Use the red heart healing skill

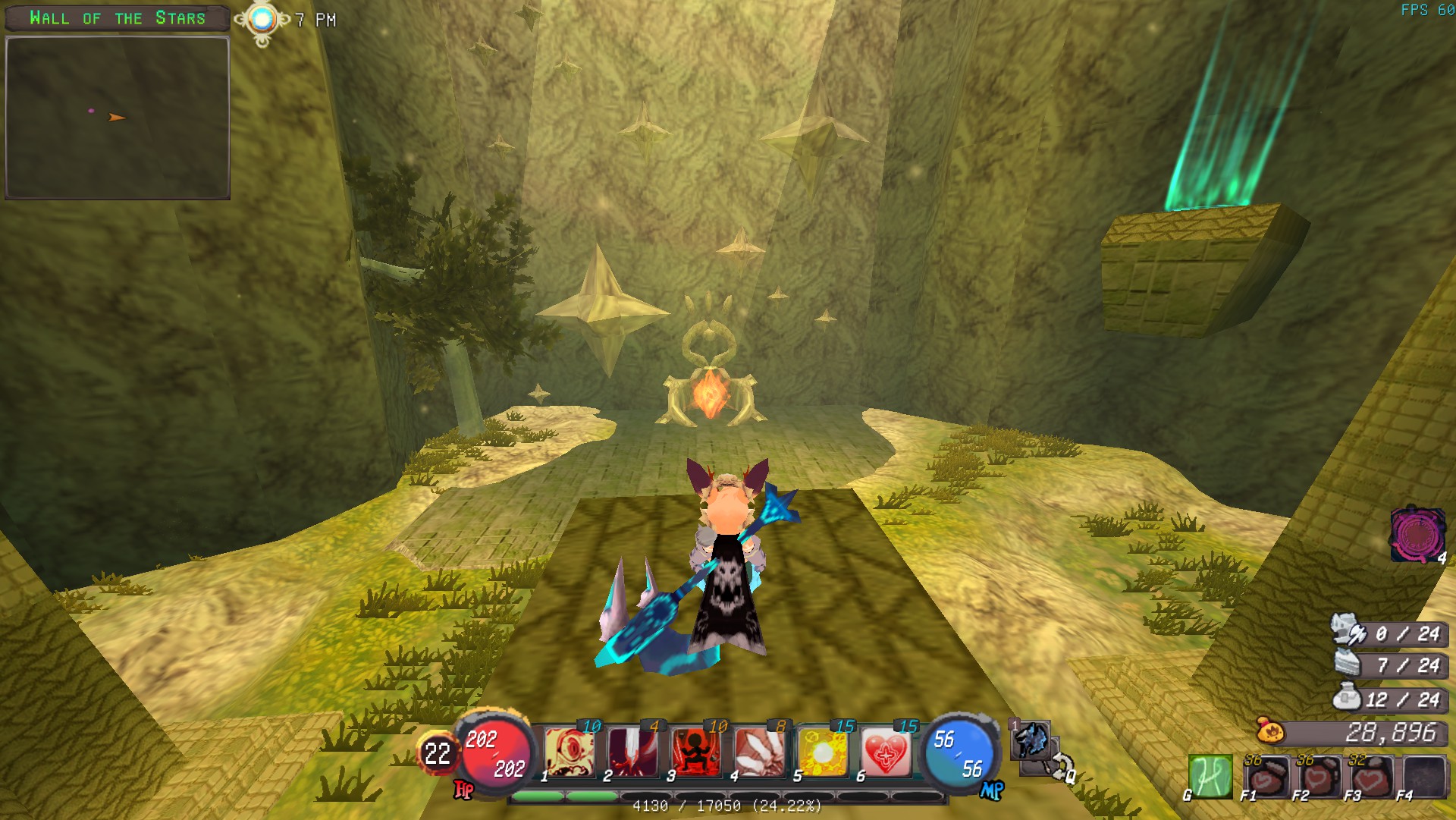(885, 752)
